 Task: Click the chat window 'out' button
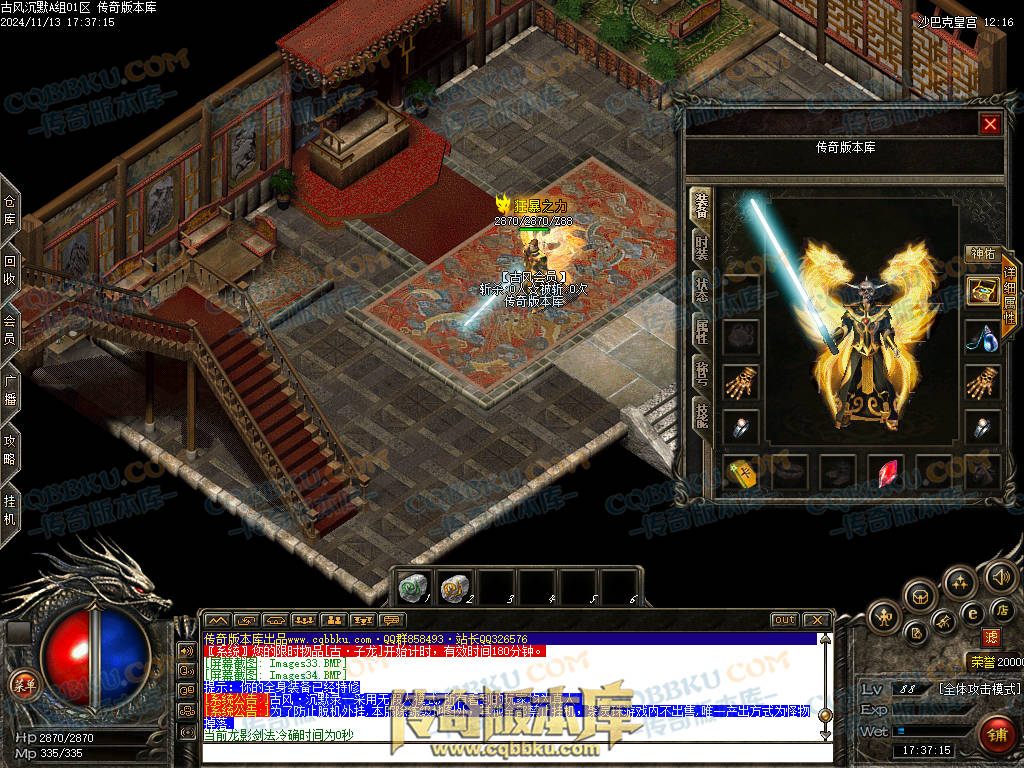(785, 620)
